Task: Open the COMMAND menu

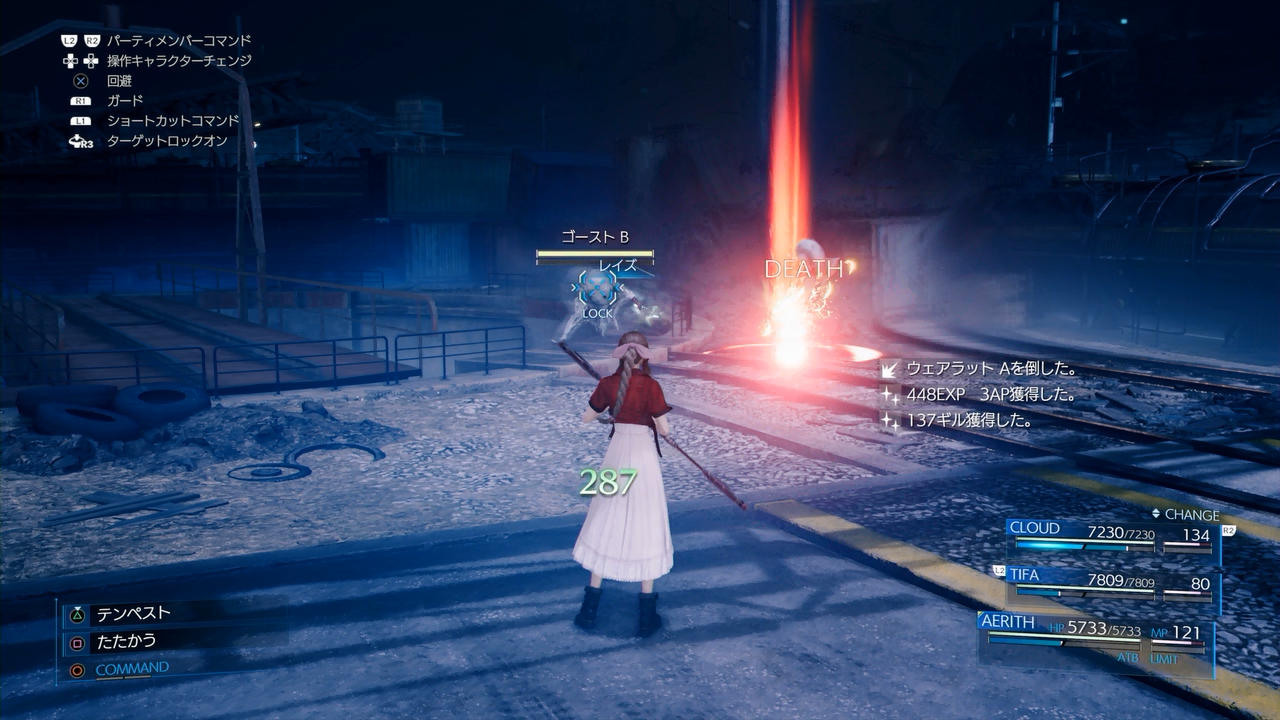Action: pos(131,668)
